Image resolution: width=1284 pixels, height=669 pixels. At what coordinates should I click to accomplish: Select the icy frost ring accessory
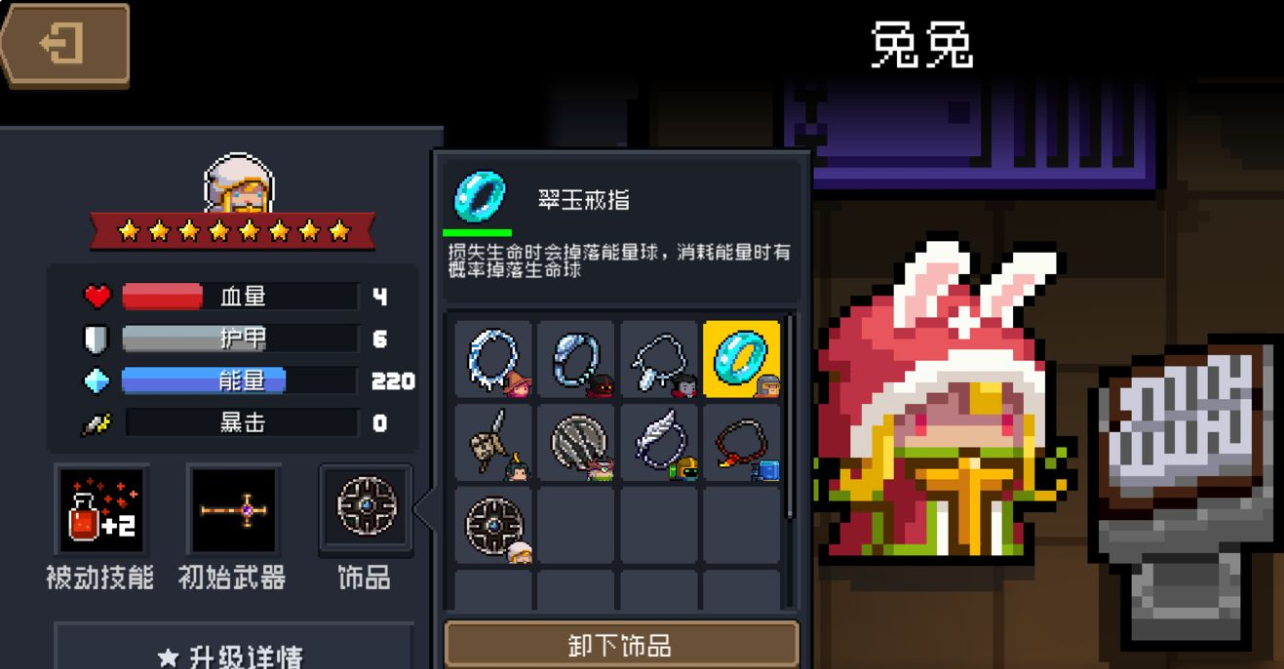tap(494, 359)
